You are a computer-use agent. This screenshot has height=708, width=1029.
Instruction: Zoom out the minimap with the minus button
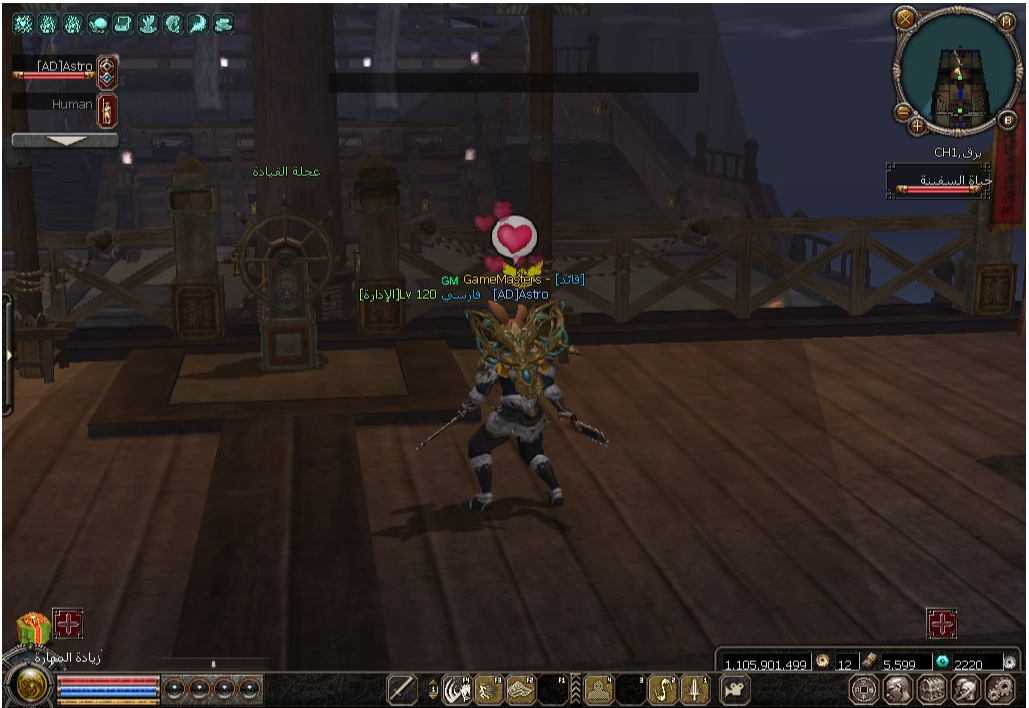[x=902, y=113]
